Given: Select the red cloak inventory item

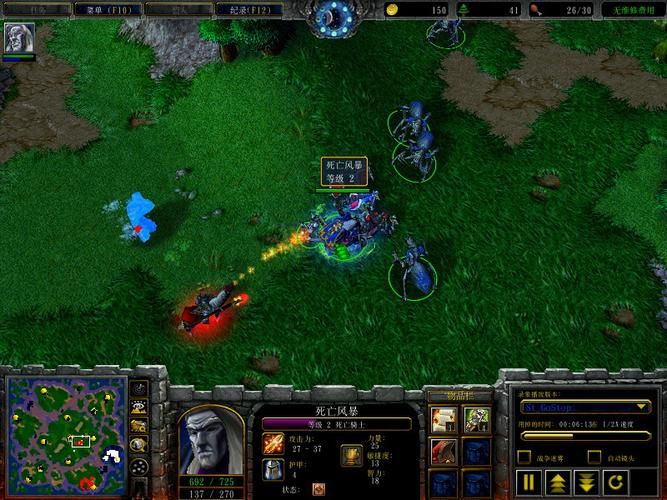Looking at the screenshot, I should click(443, 452).
